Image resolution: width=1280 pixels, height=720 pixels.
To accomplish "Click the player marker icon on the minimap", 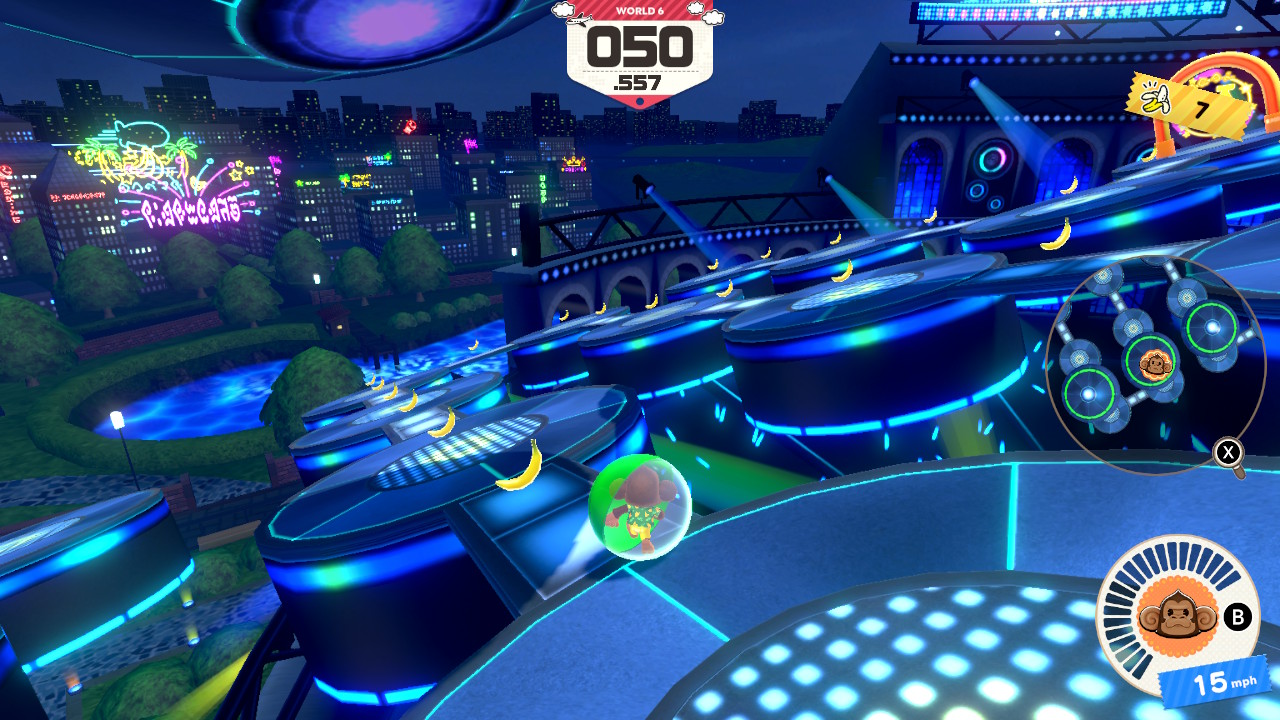I will pyautogui.click(x=1157, y=367).
